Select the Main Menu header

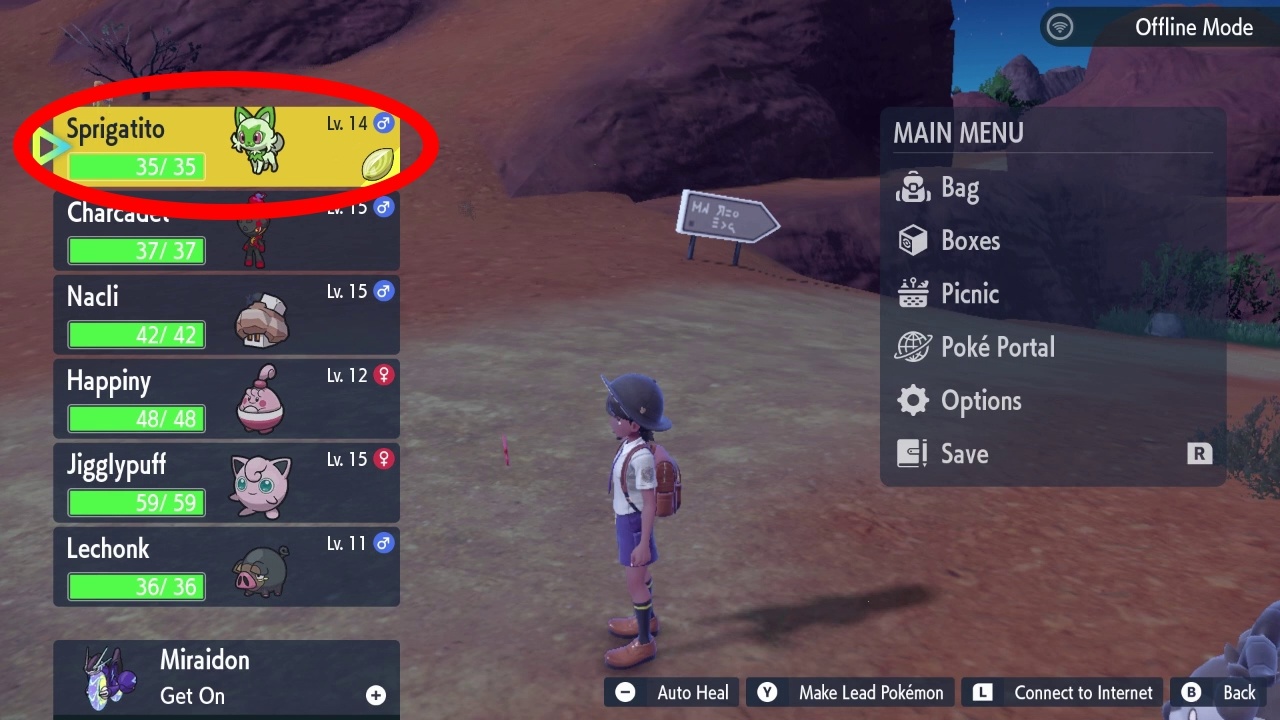958,133
